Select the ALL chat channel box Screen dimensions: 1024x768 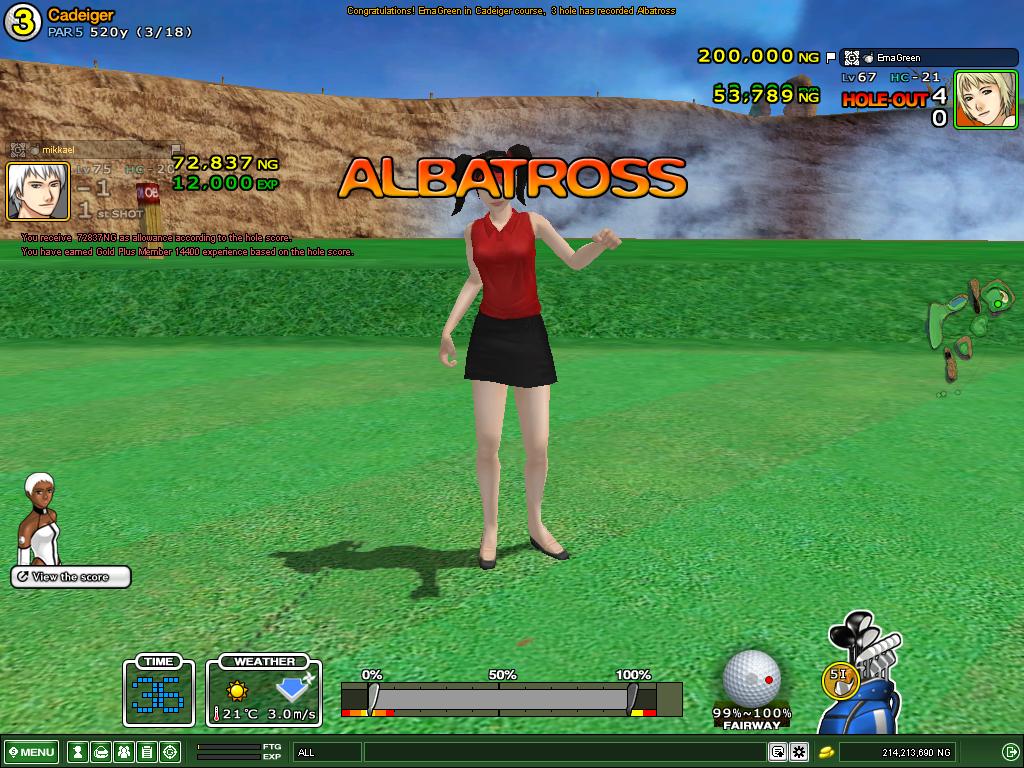[x=327, y=752]
